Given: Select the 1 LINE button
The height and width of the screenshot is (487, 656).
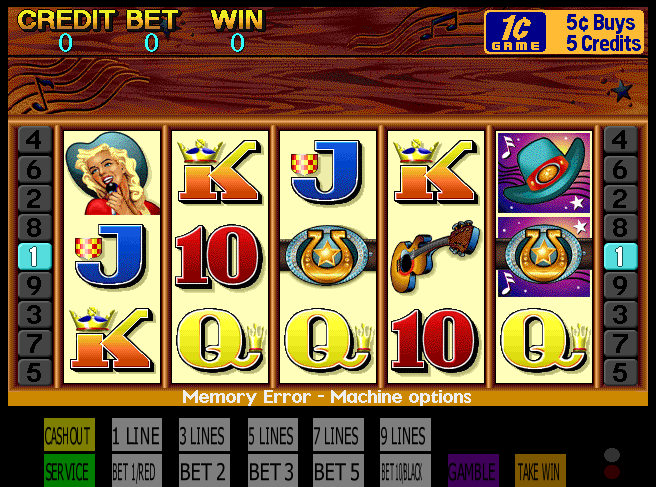Looking at the screenshot, I should coord(136,436).
